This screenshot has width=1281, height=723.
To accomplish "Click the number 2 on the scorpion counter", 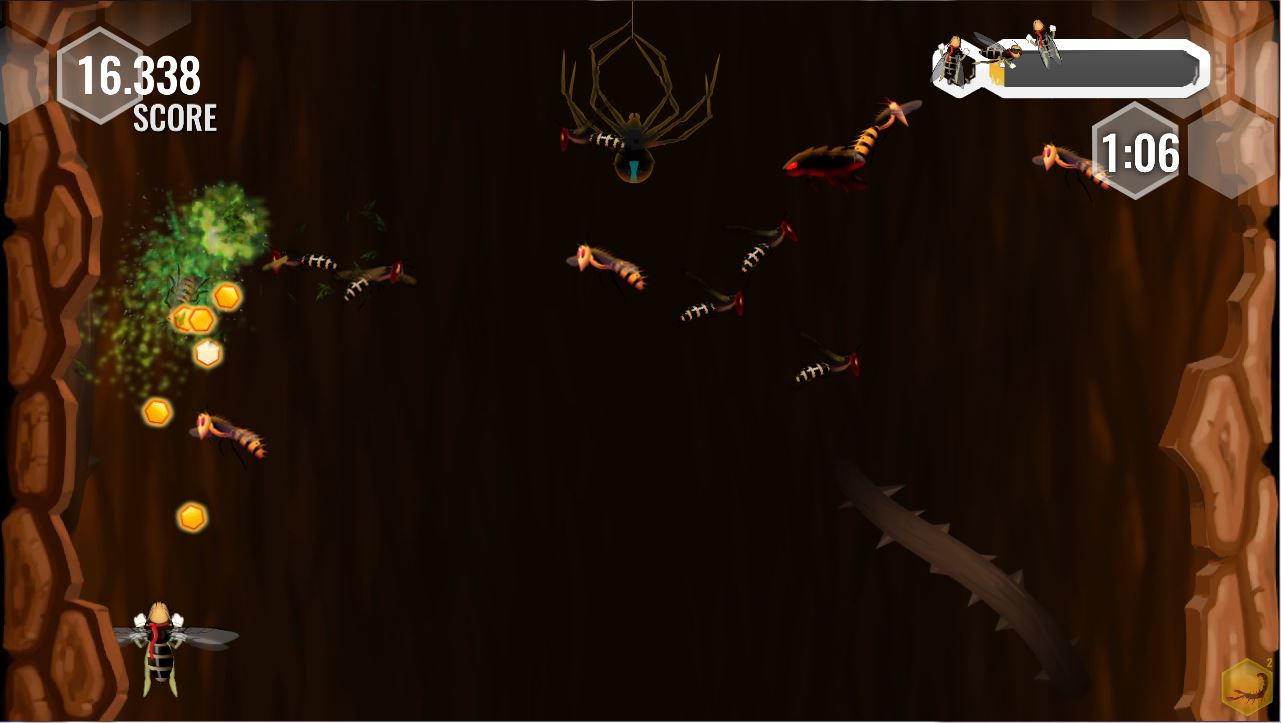I will [x=1270, y=661].
